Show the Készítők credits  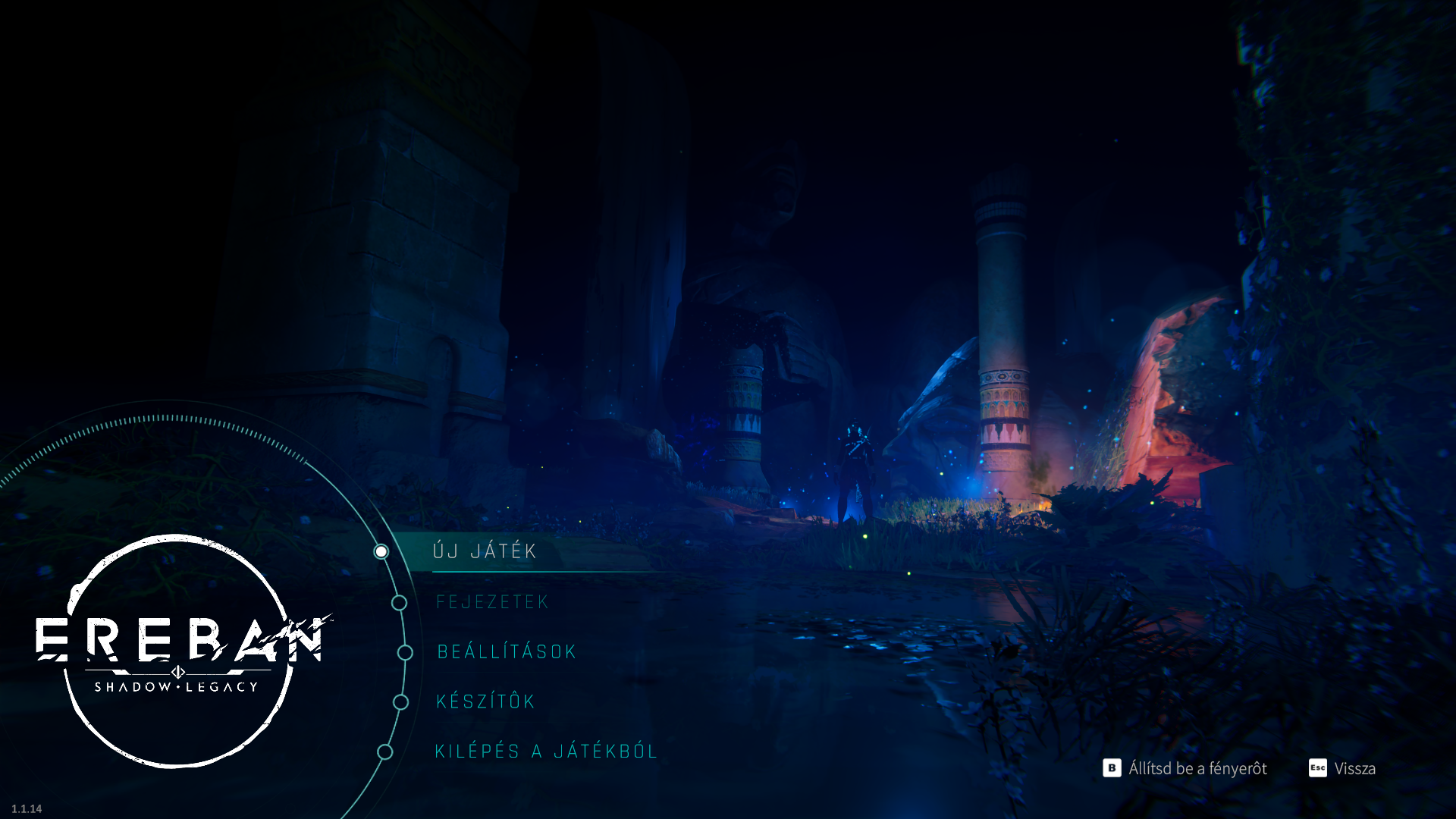[x=486, y=701]
